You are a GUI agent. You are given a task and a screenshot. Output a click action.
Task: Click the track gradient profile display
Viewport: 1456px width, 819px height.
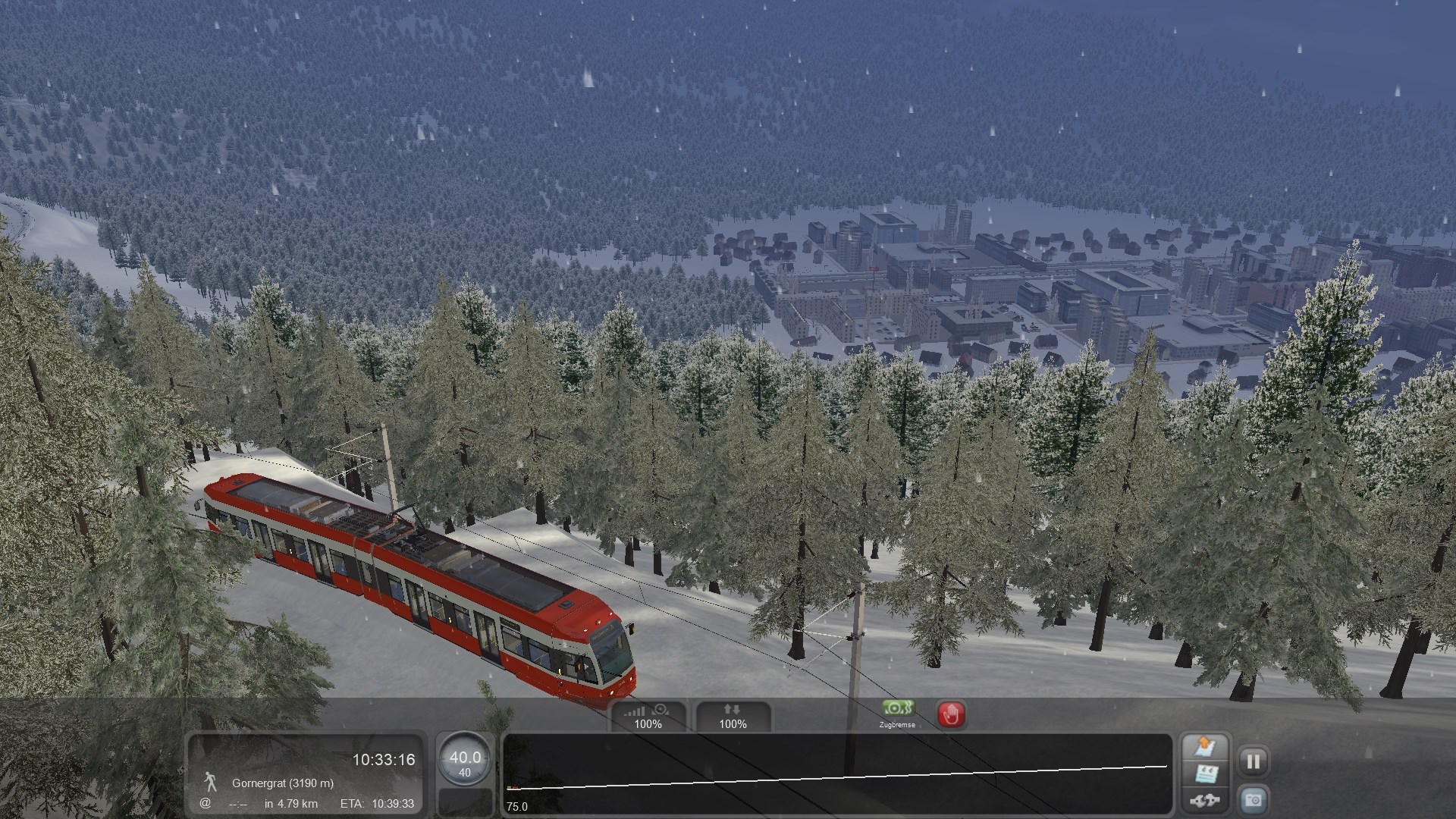837,773
